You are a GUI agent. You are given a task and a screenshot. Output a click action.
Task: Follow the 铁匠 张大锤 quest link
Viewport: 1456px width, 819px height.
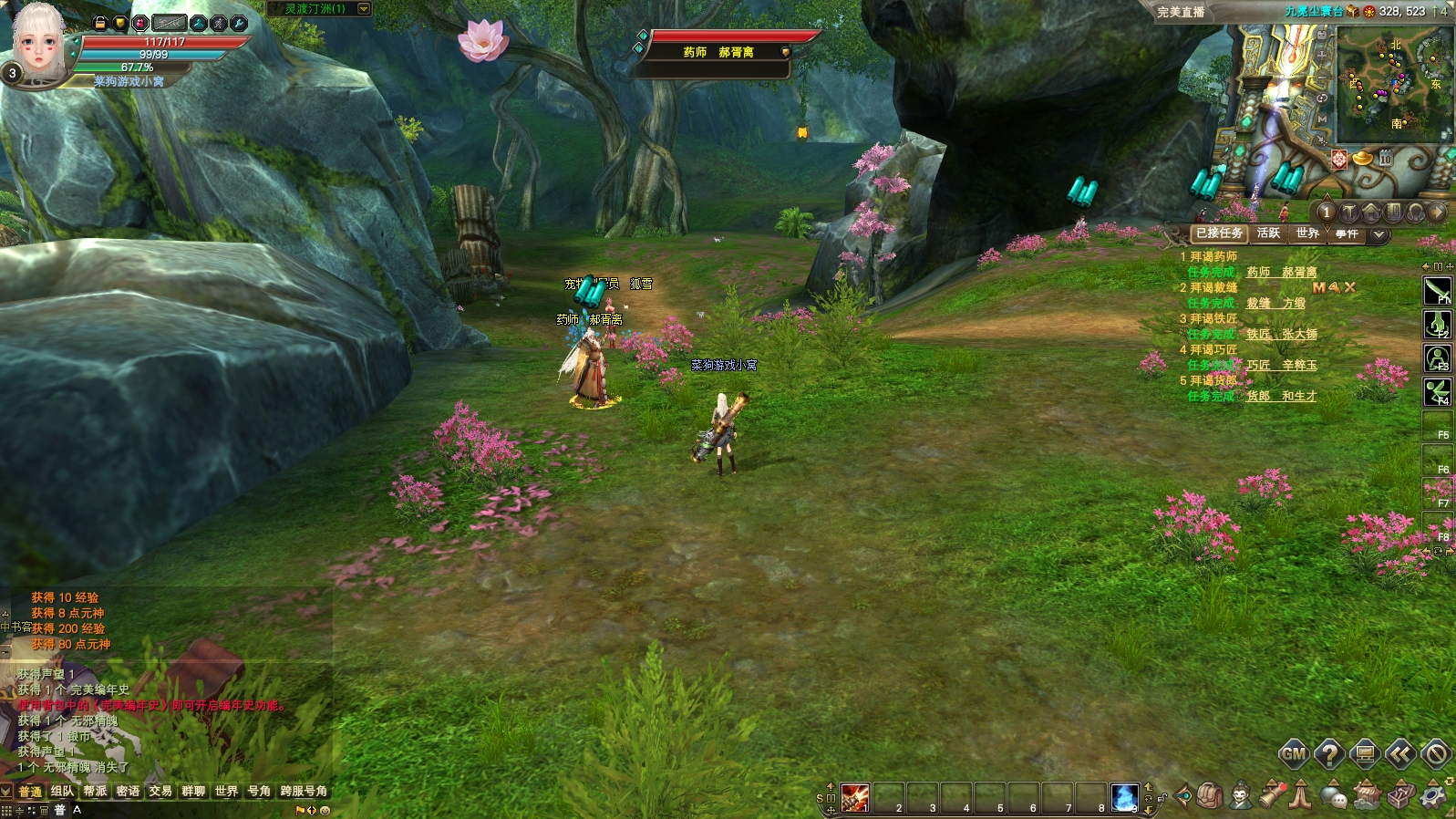[1282, 334]
